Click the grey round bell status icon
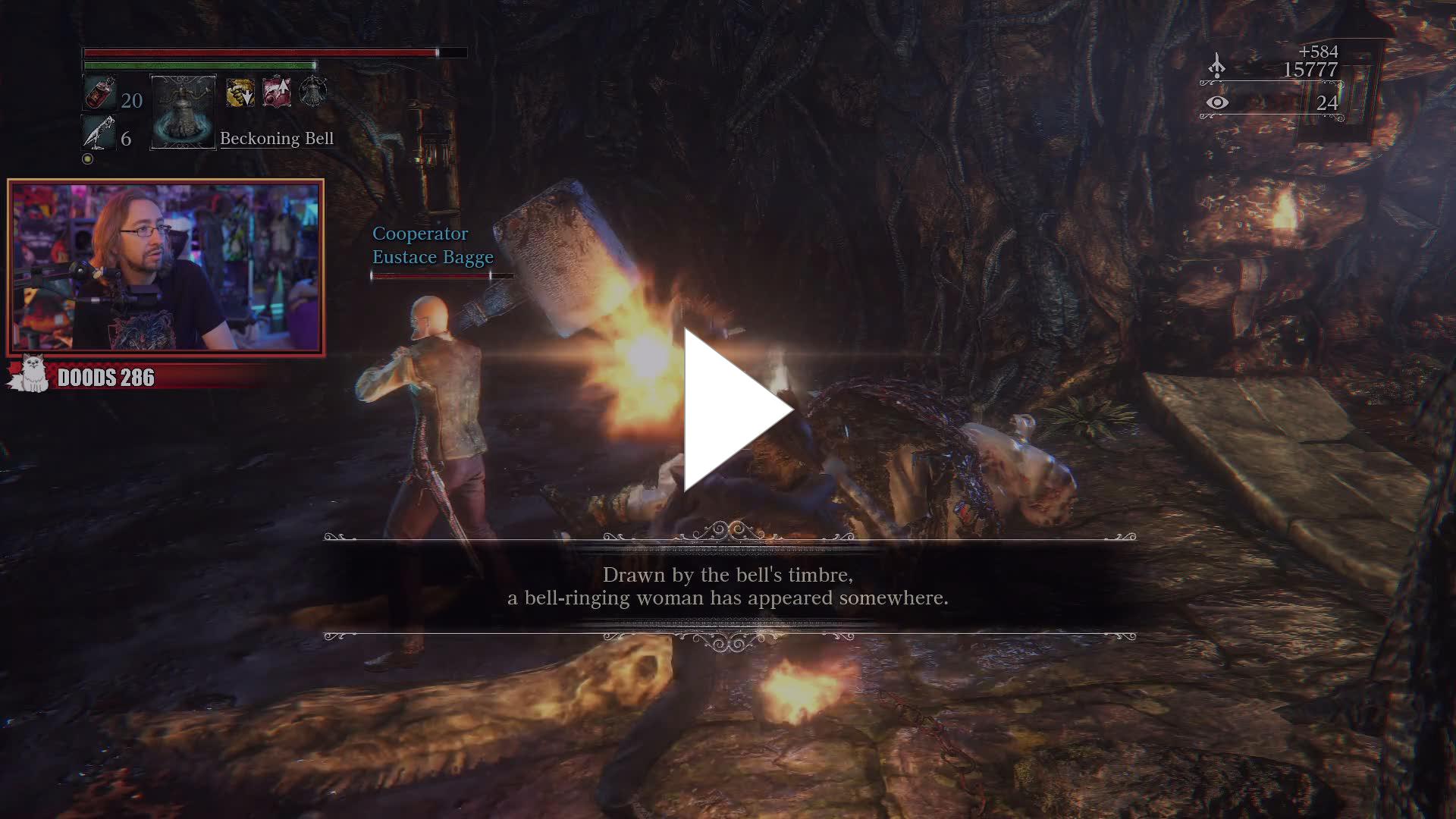Viewport: 1456px width, 819px height. (312, 92)
